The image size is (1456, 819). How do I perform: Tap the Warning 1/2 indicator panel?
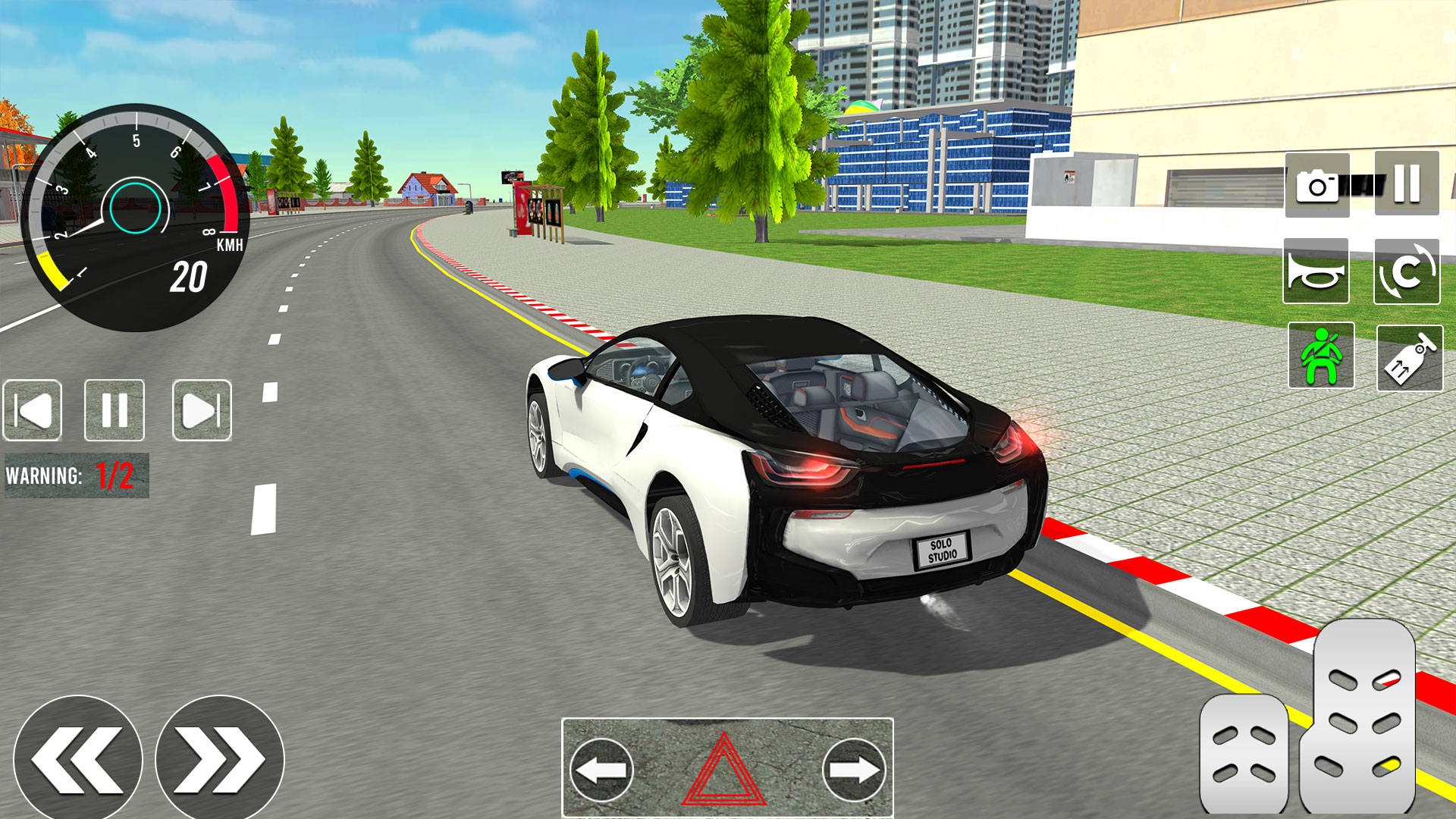coord(76,472)
